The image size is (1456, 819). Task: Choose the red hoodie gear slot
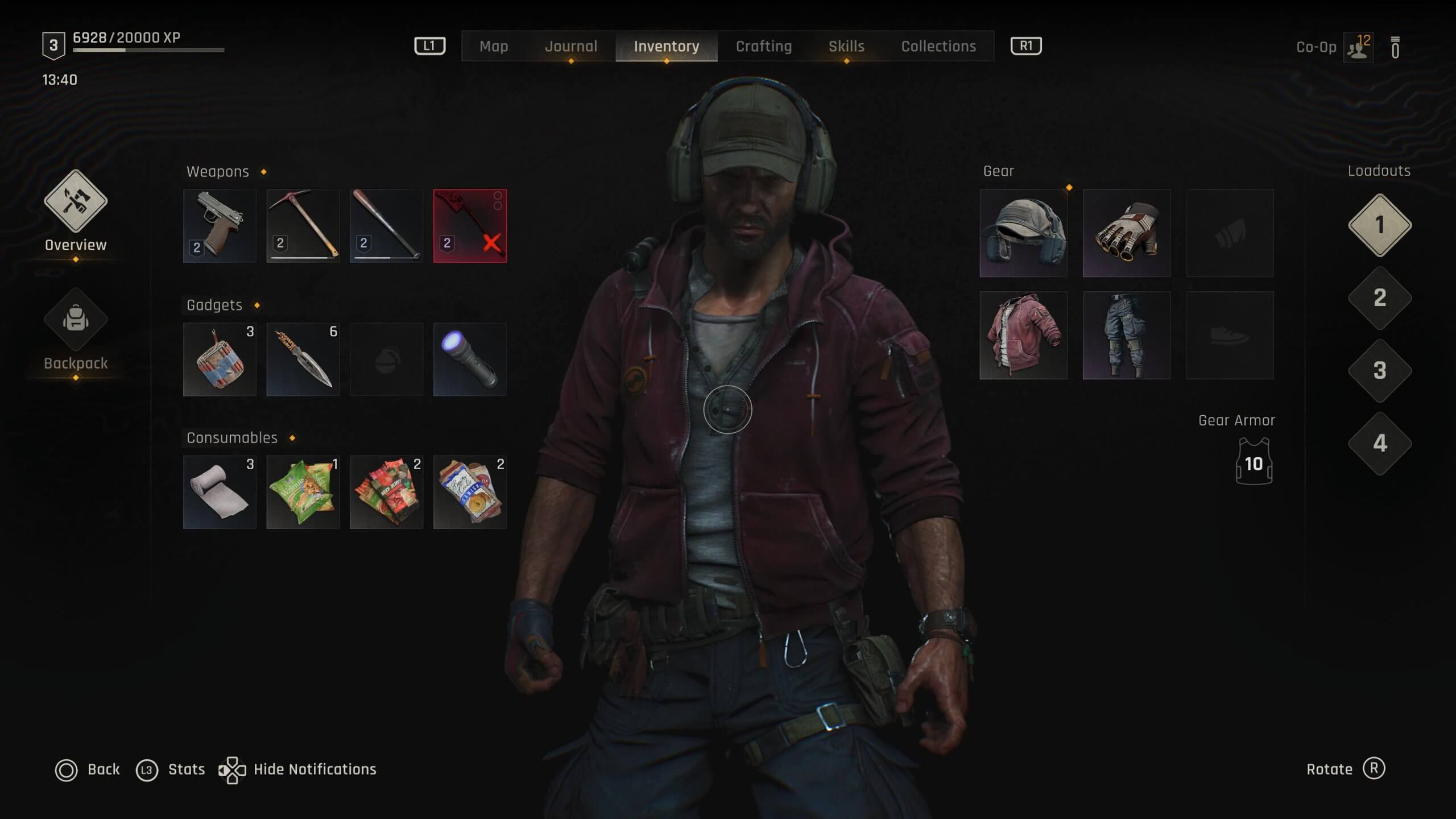coord(1023,336)
